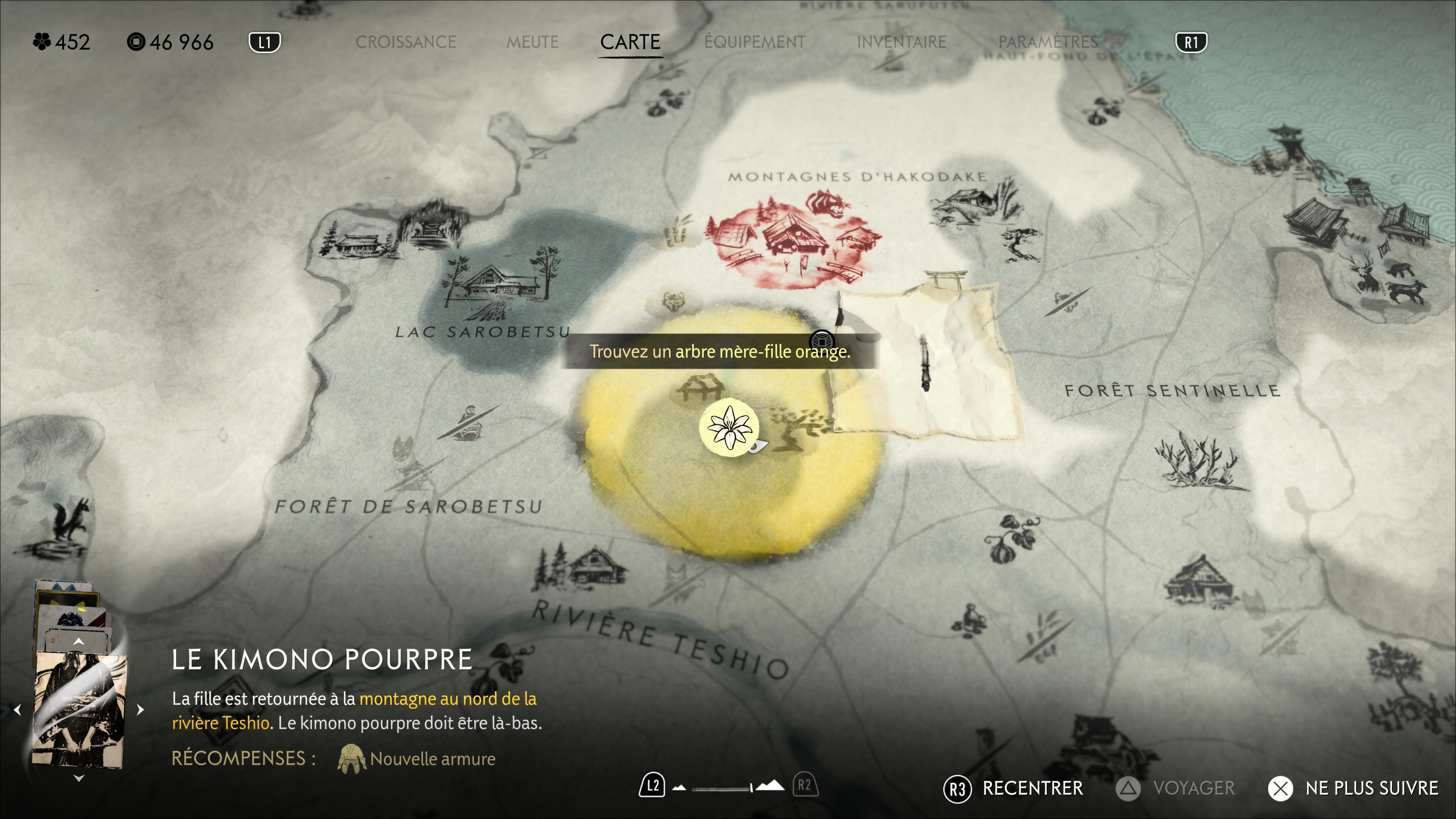Switch to the Croissance tab
This screenshot has width=1456, height=819.
[405, 42]
